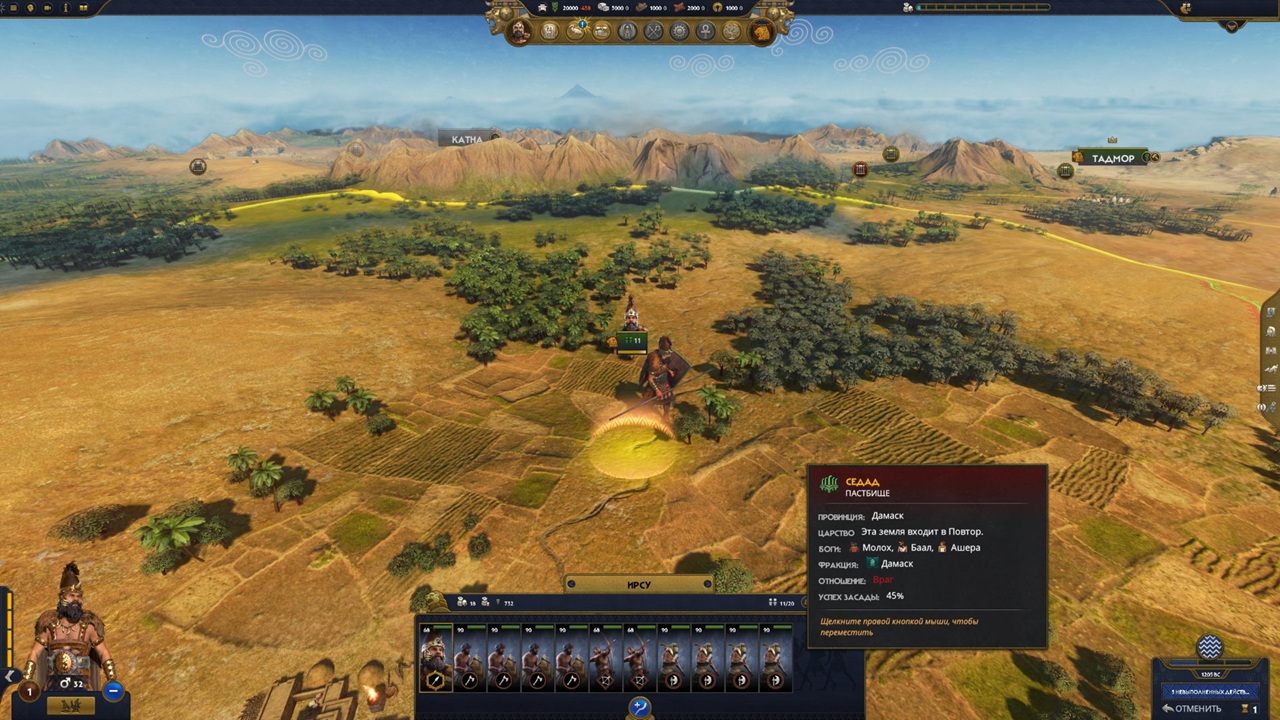Image resolution: width=1280 pixels, height=720 pixels.
Task: Click the ibis icon with notification alert
Action: (577, 31)
